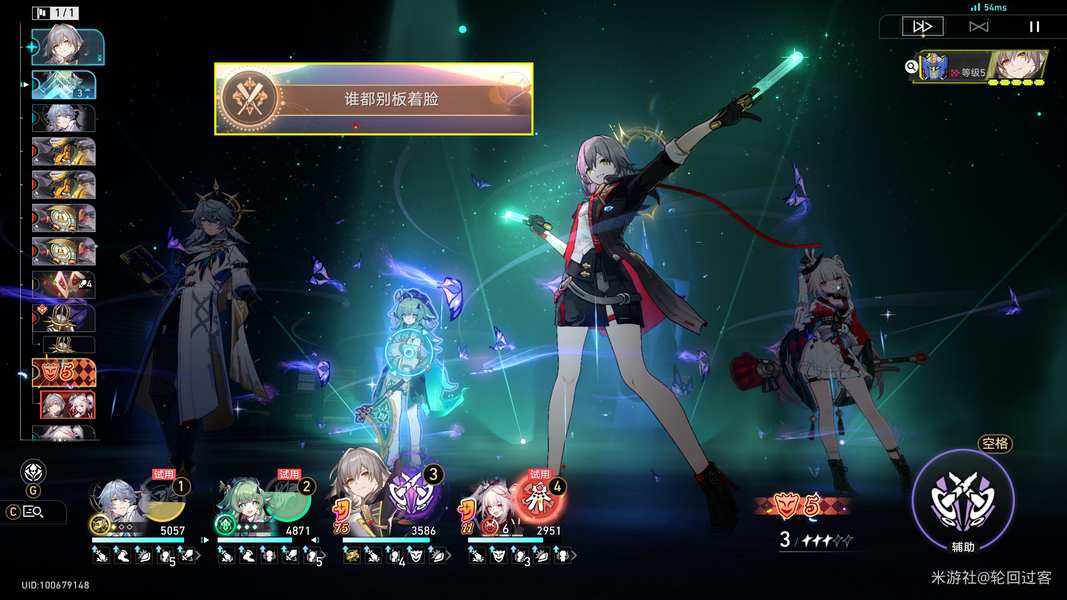
Task: Open the battle info list-and-magnifier icon
Action: click(x=33, y=512)
